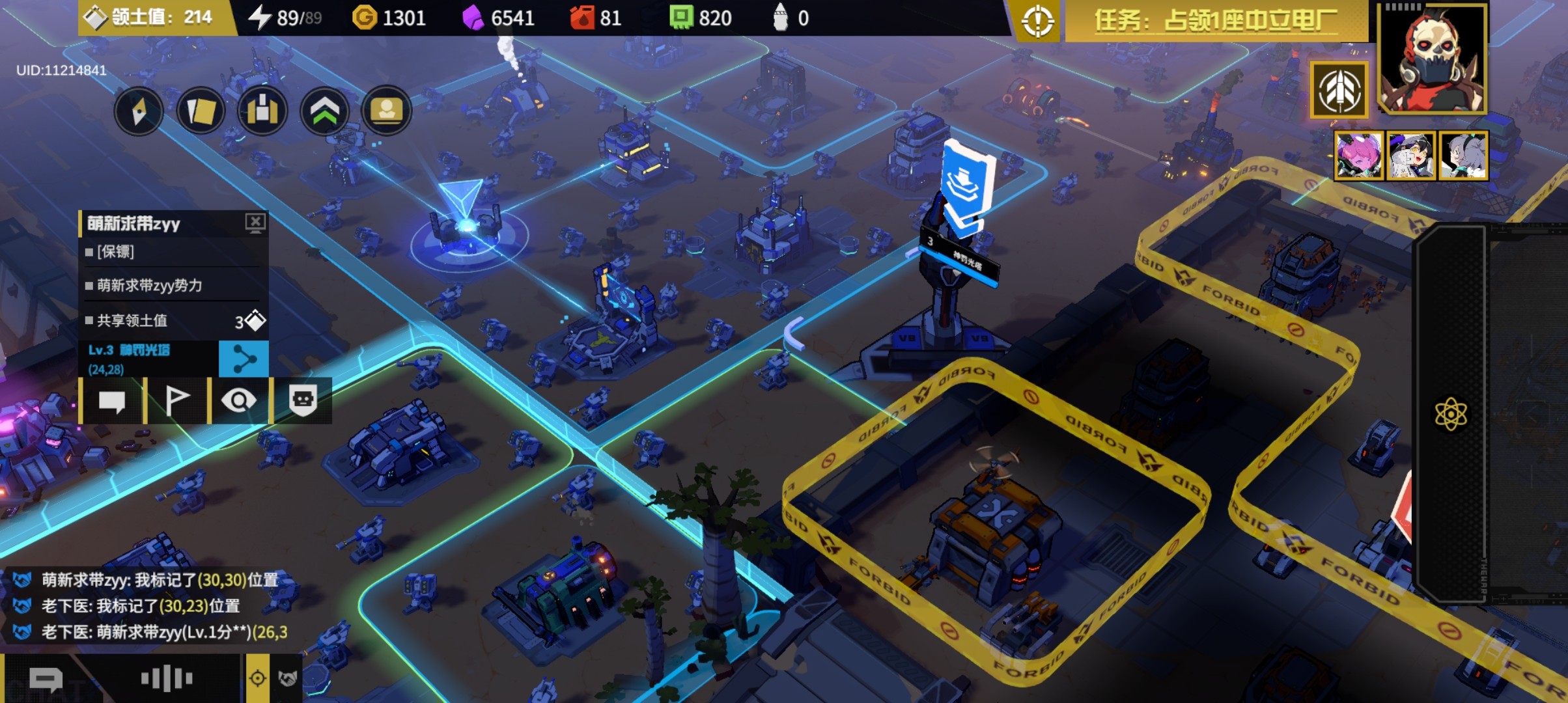This screenshot has height=703, width=1568.
Task: Click the robot face shield button
Action: point(303,401)
